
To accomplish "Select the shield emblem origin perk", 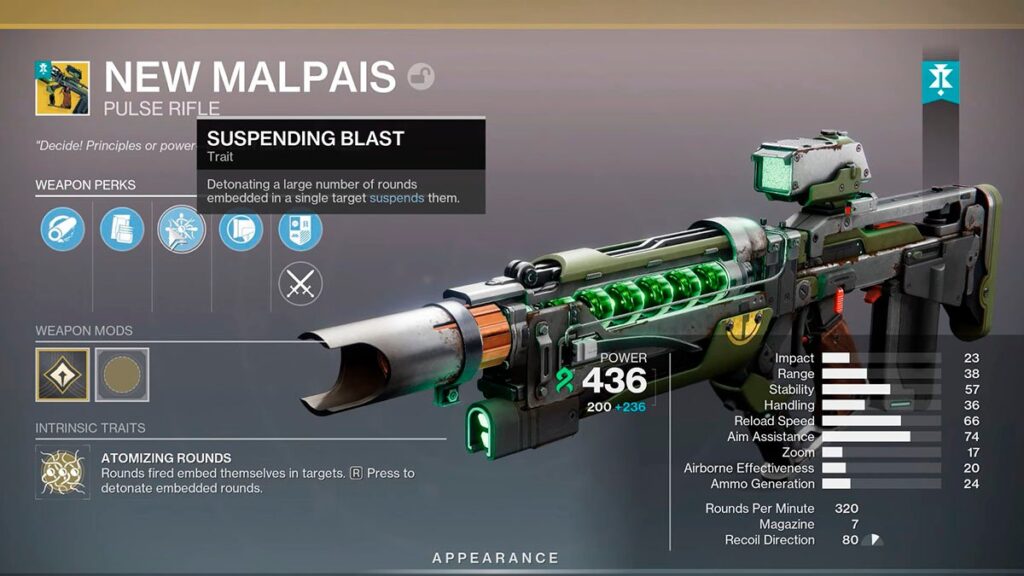I will click(300, 229).
